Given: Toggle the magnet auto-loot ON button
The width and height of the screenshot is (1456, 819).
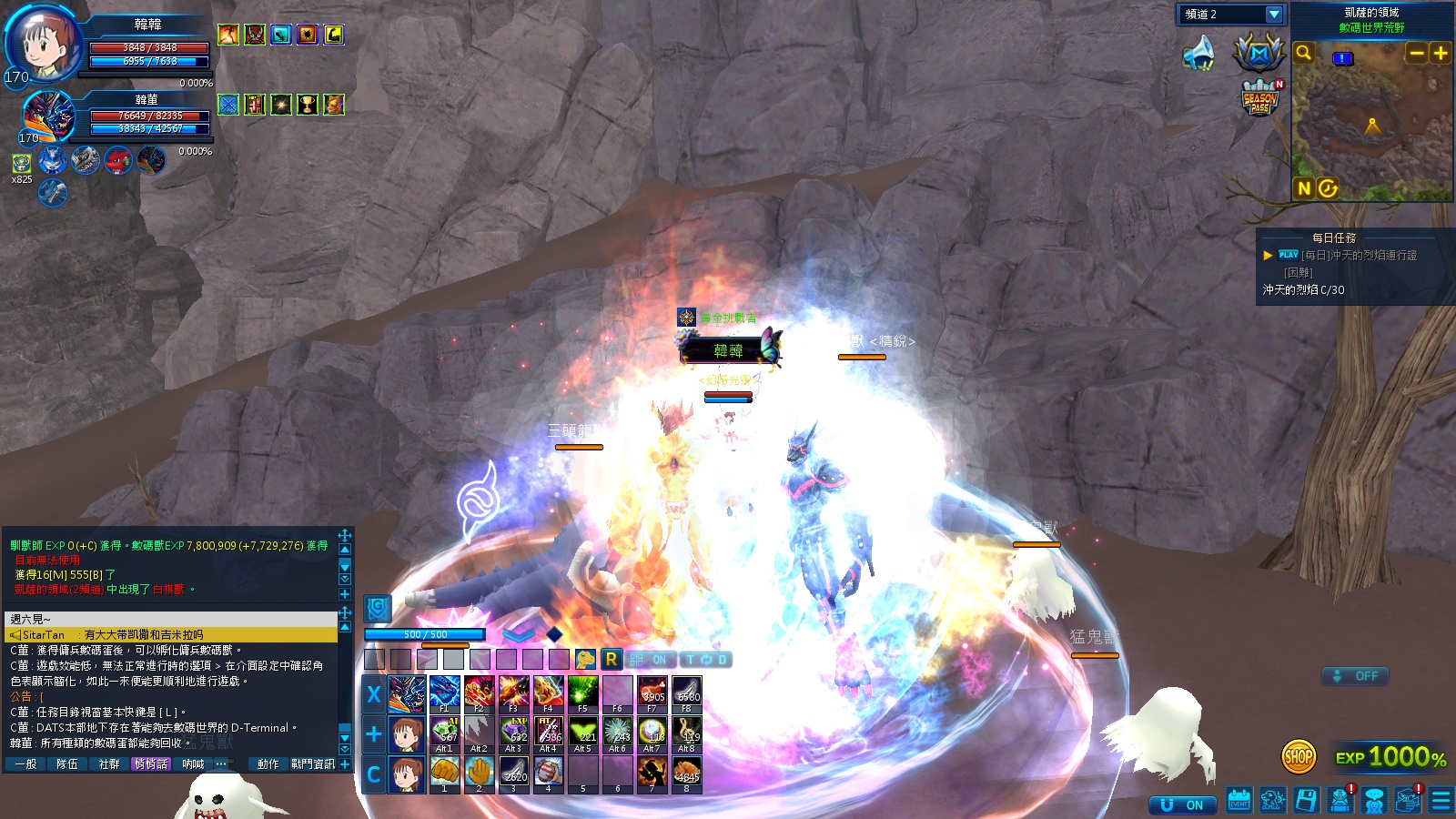Looking at the screenshot, I should pyautogui.click(x=1182, y=805).
